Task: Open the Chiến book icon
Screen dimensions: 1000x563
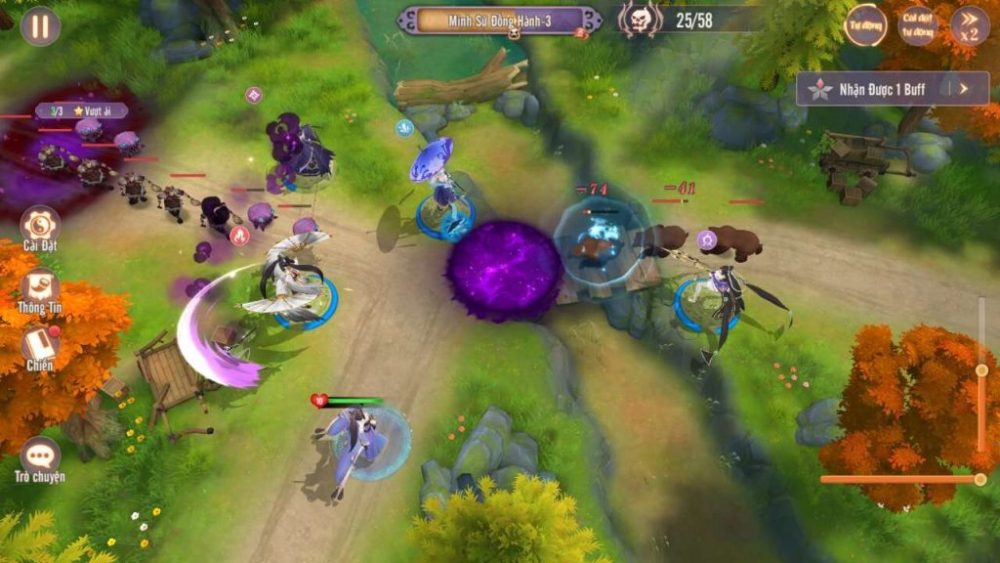Action: point(40,345)
